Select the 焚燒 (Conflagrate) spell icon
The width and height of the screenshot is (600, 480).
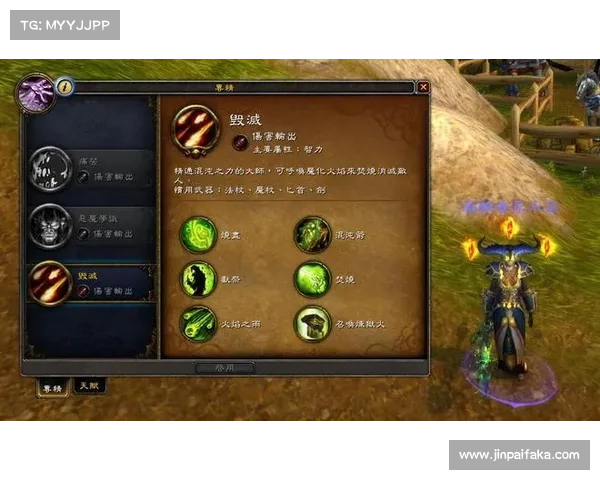(312, 279)
